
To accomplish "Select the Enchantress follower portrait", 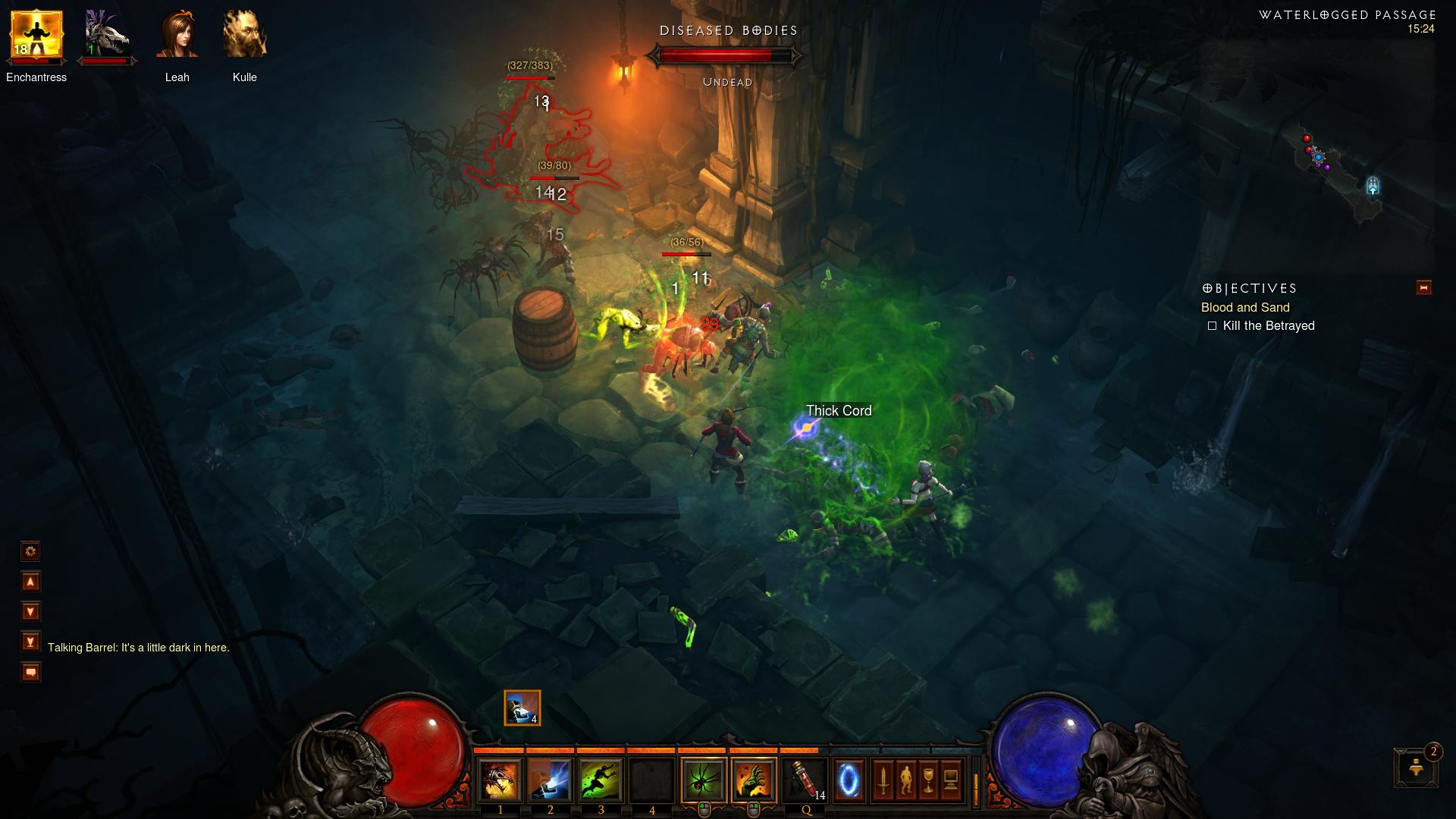I will 36,36.
